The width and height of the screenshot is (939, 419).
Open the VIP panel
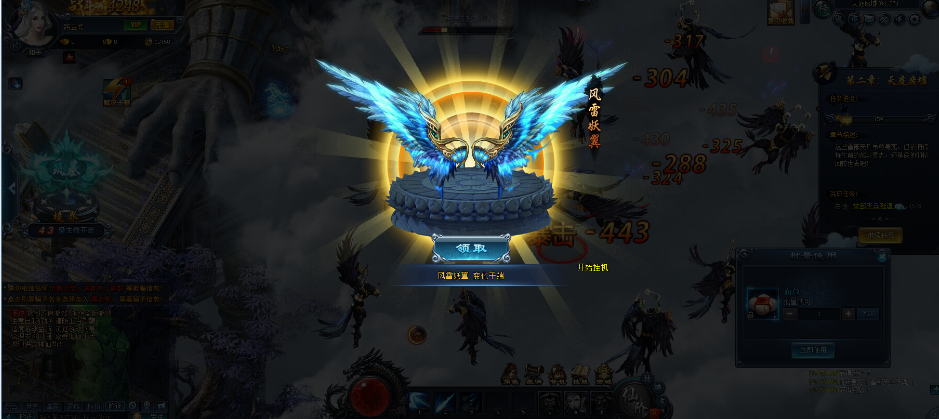(136, 25)
